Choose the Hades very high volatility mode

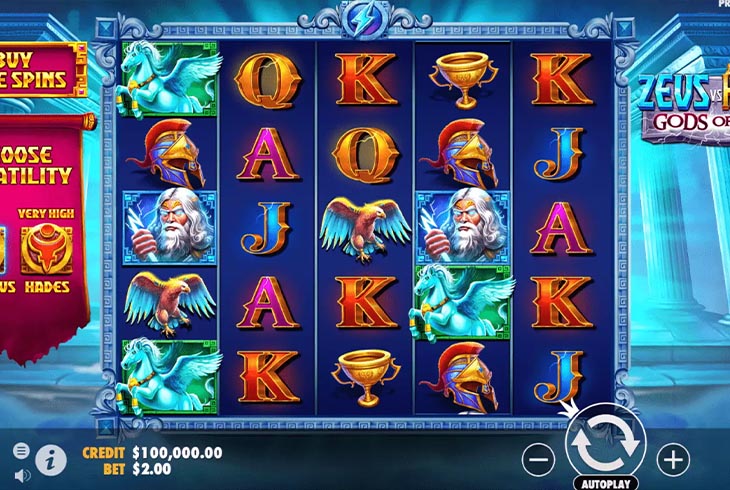pos(39,255)
